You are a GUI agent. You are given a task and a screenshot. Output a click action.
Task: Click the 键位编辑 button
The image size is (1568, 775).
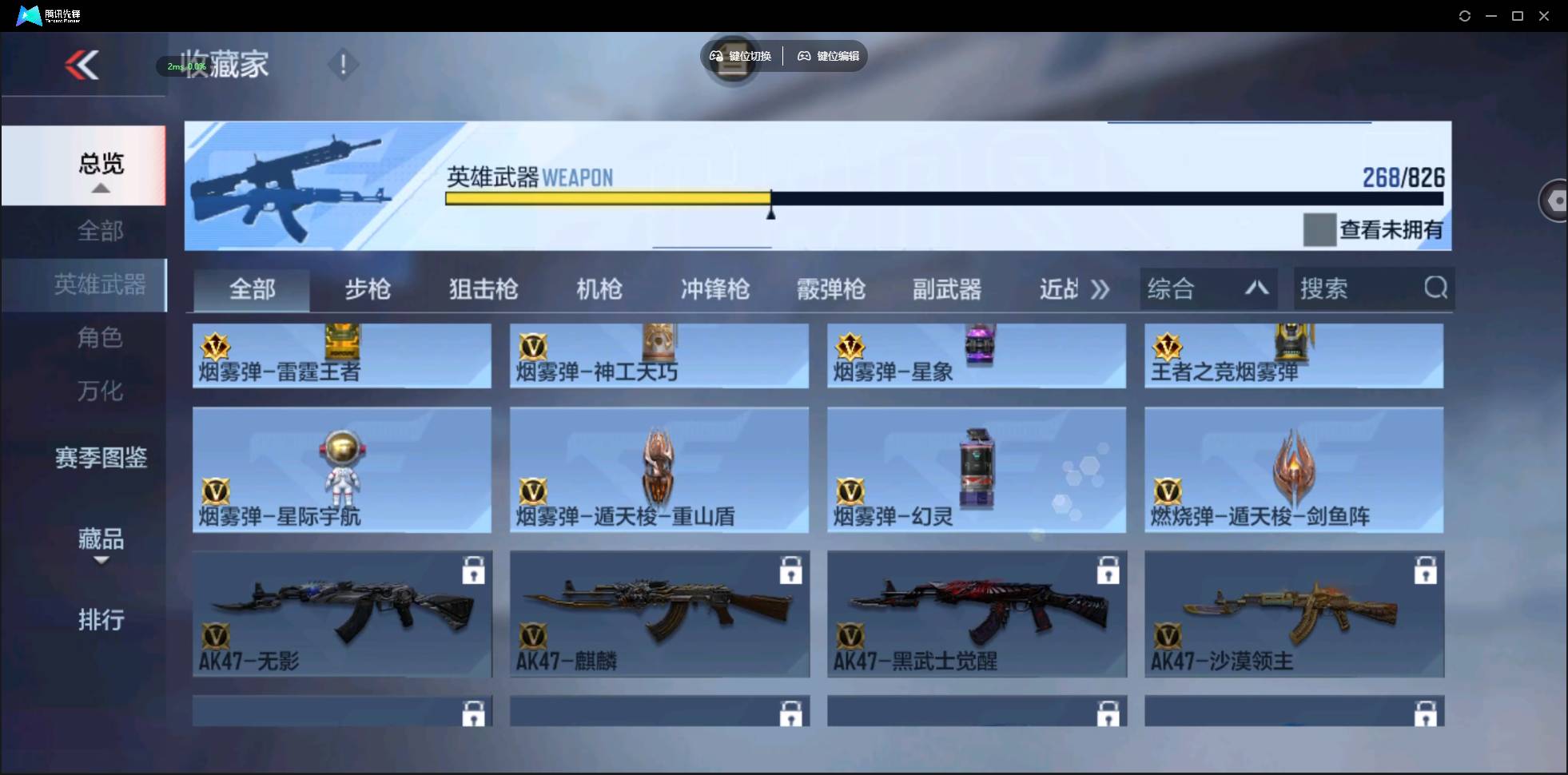827,56
